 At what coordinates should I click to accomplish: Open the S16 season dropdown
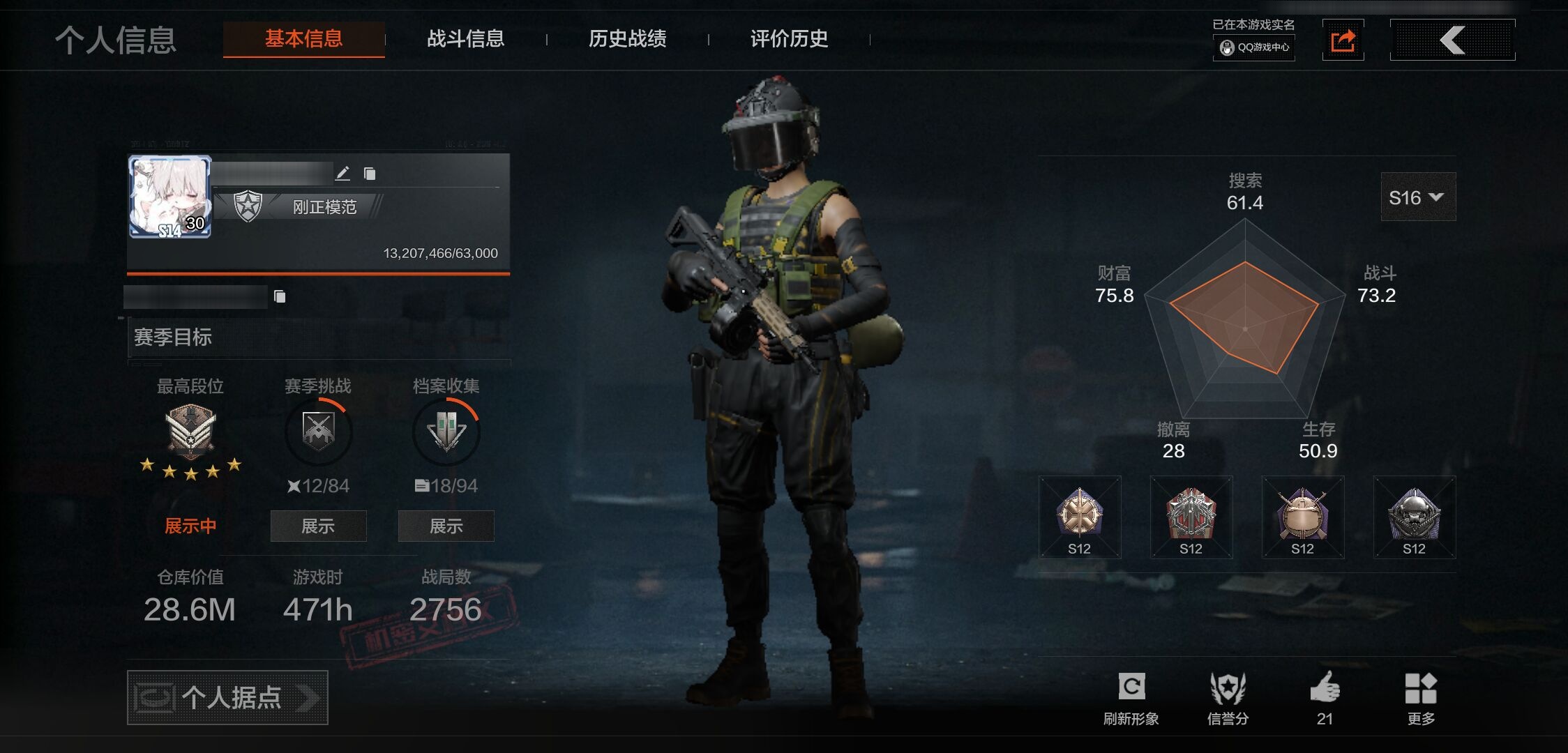(1417, 197)
